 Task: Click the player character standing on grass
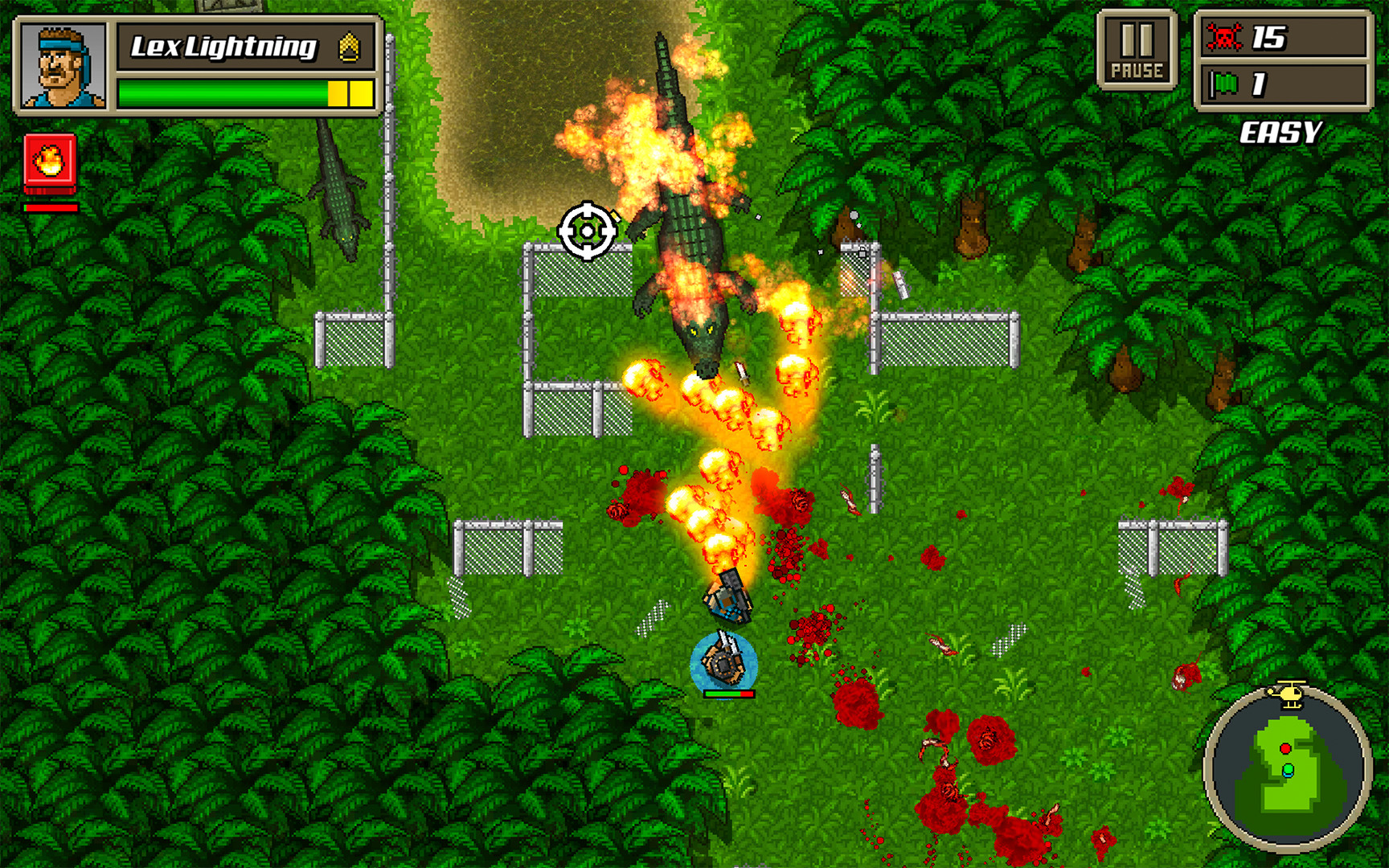[x=724, y=659]
